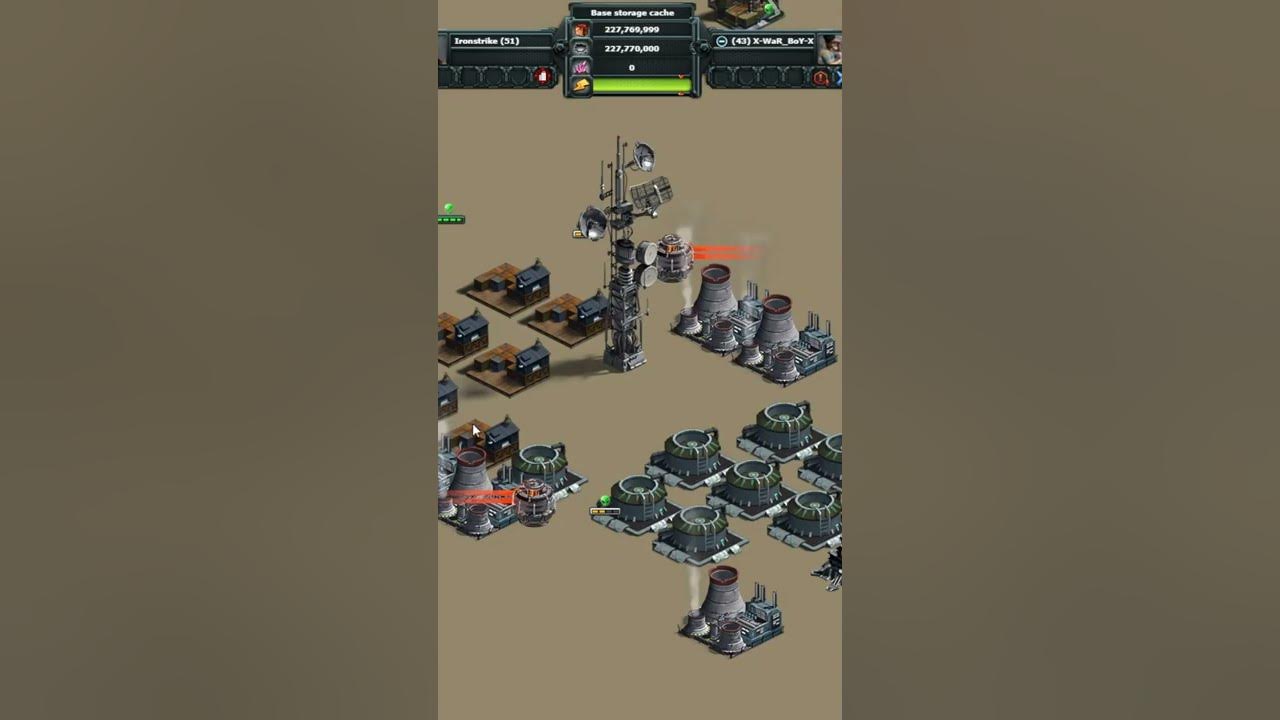This screenshot has height=720, width=1280.
Task: Click the red icon under Ironstrike
Action: 543,76
